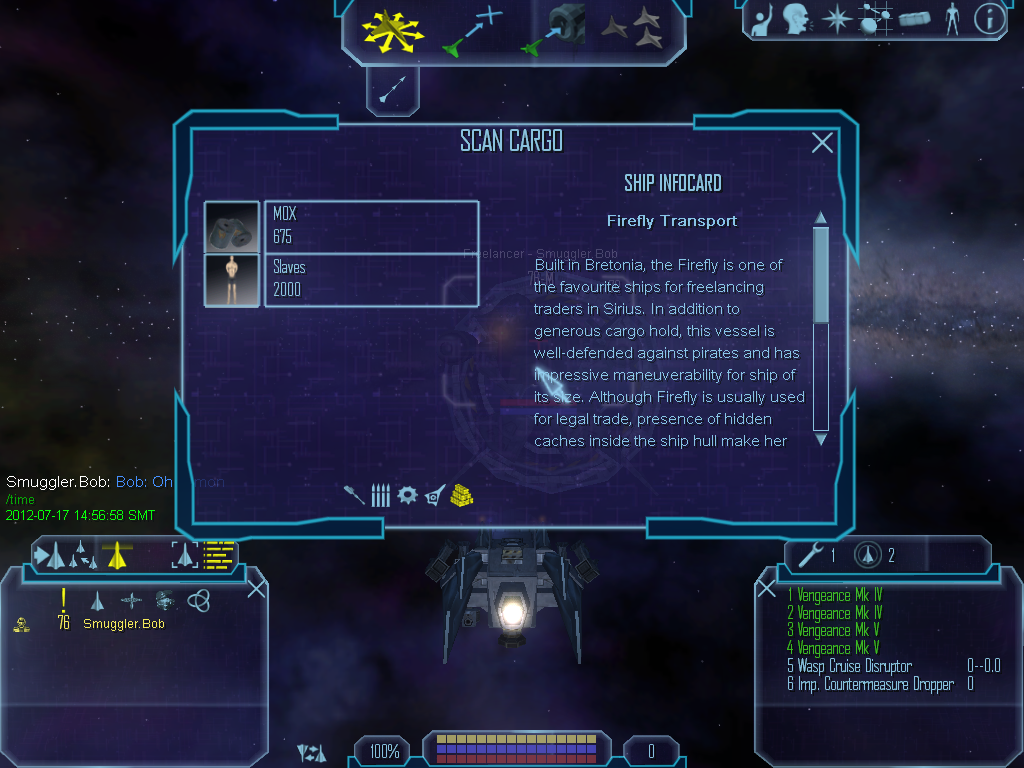Activate the Go To maneuver
1024x768 pixels.
(x=470, y=30)
